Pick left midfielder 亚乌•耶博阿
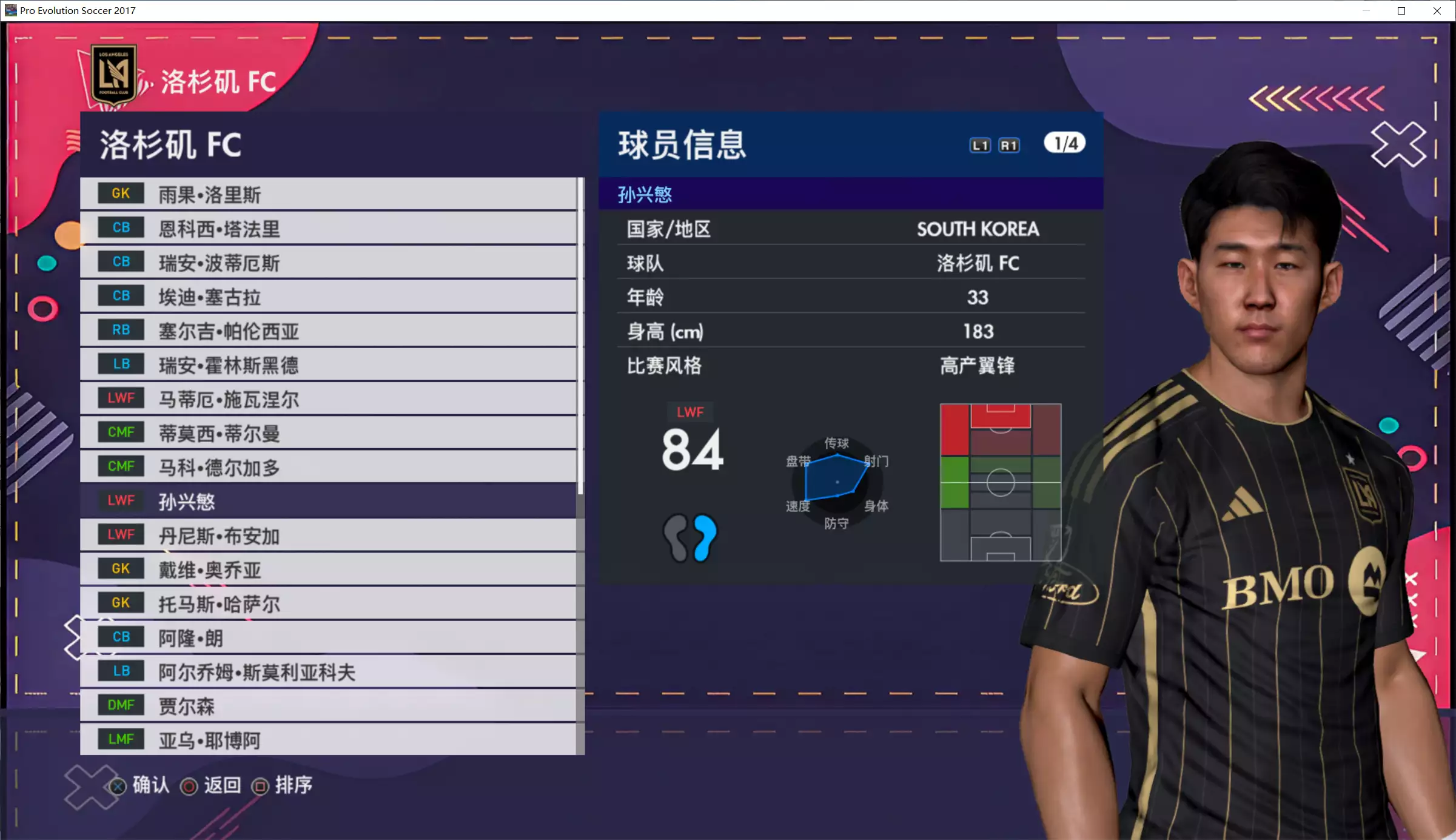This screenshot has width=1456, height=840. (327, 739)
